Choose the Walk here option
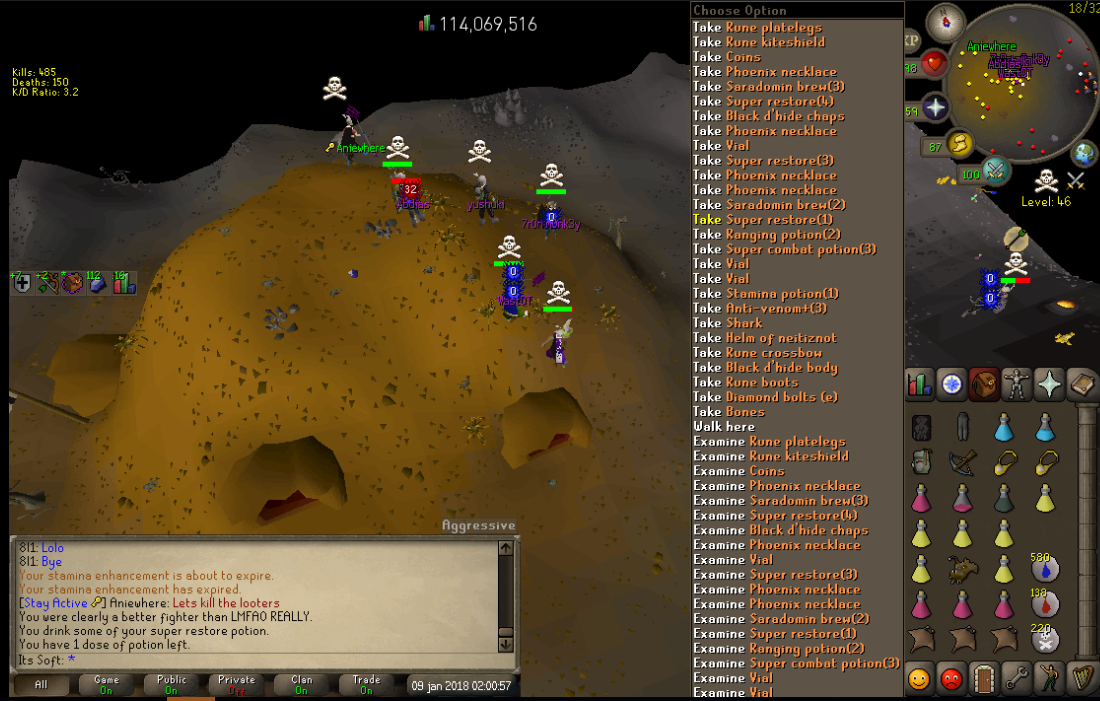Screen dimensions: 1100x701 (724, 426)
